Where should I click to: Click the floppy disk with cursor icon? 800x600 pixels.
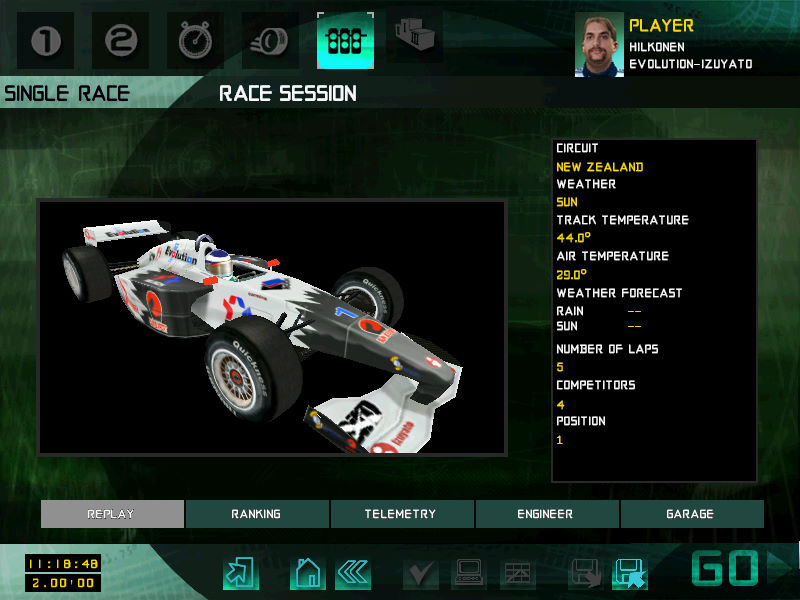coord(630,573)
